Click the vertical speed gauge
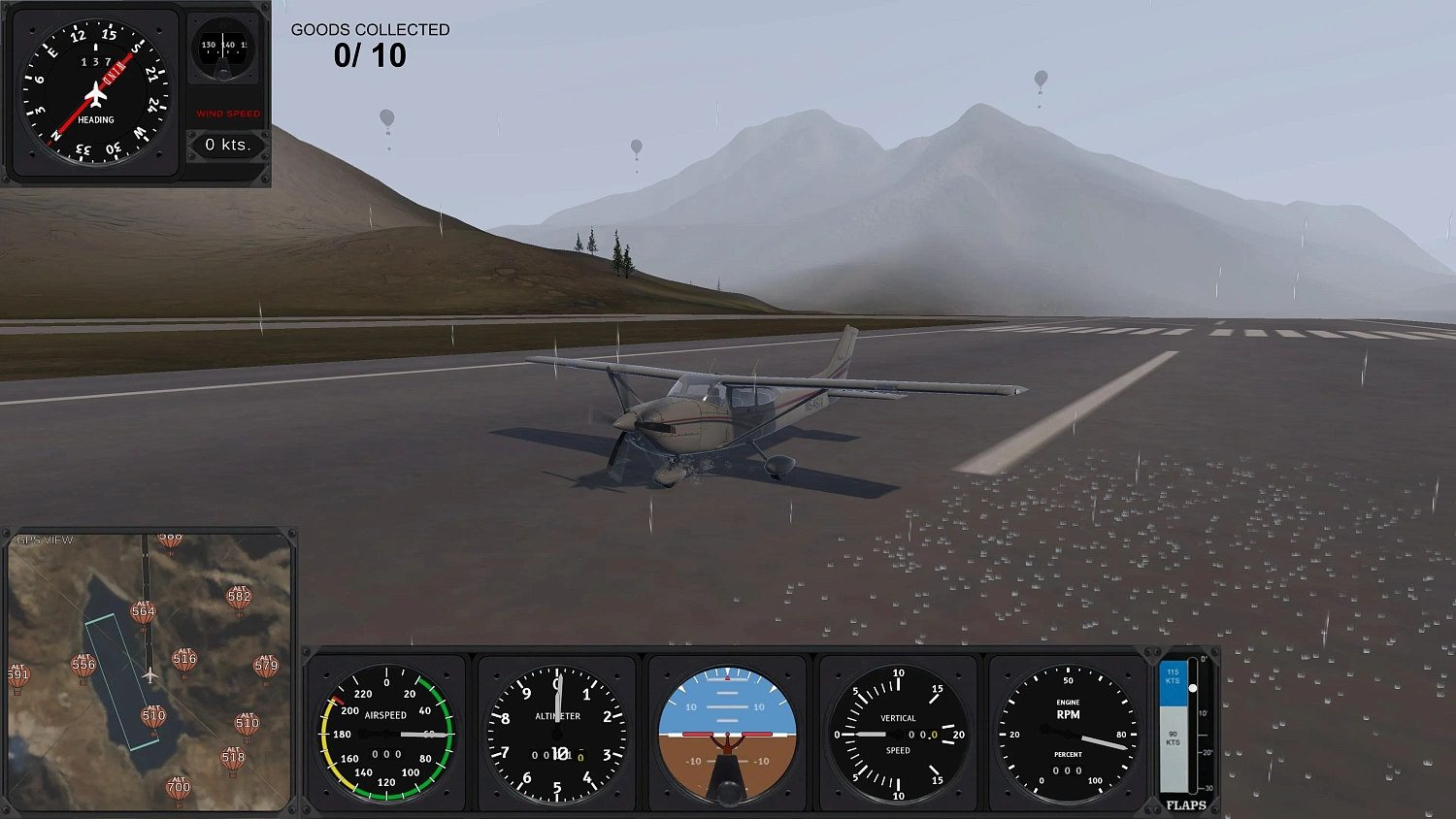This screenshot has height=819, width=1456. (x=897, y=733)
